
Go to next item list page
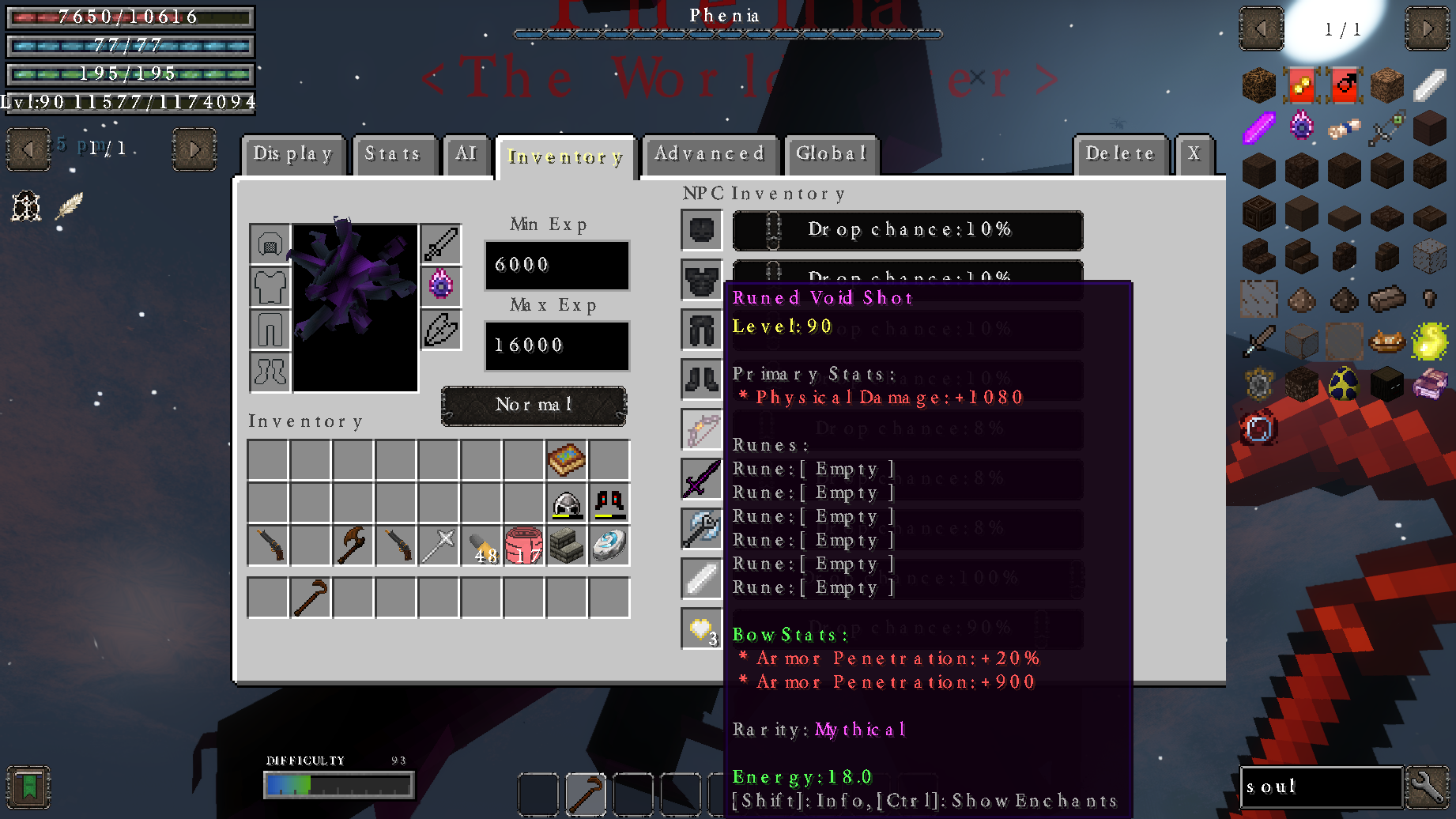[x=1427, y=29]
